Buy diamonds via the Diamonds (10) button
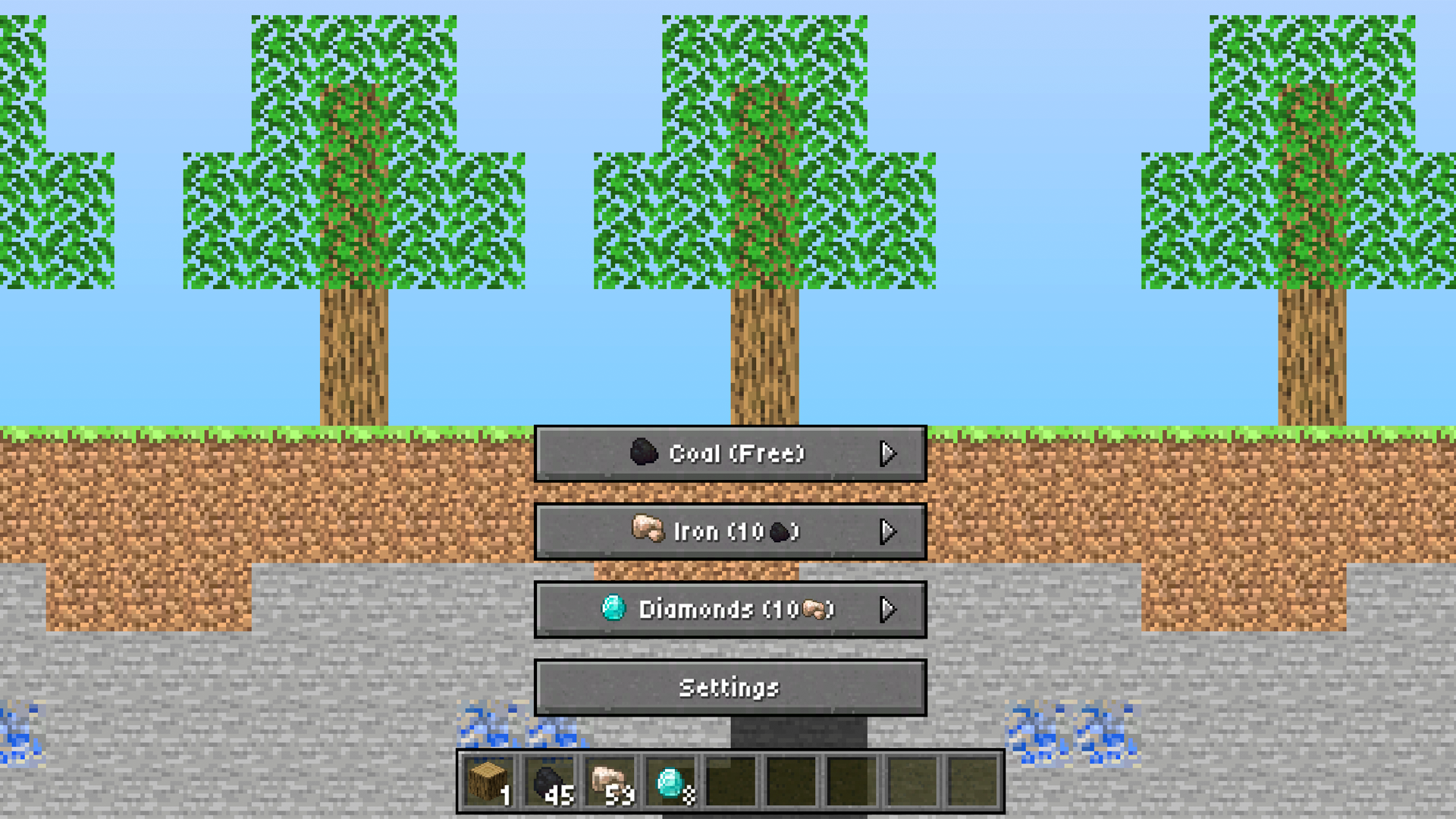Viewport: 1456px width, 819px height. pyautogui.click(x=729, y=610)
